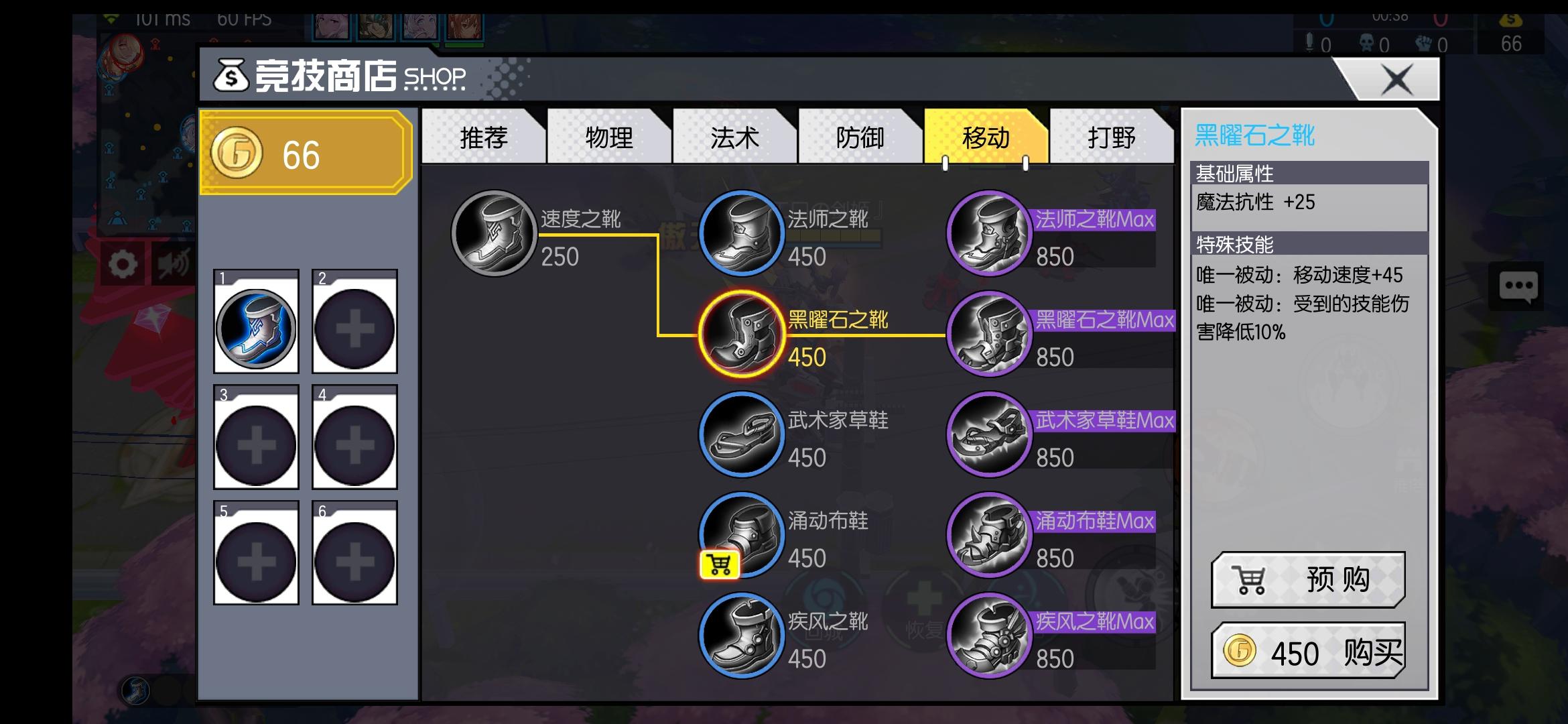
Task: Select the 武术家草鞋 item icon
Action: coord(740,434)
